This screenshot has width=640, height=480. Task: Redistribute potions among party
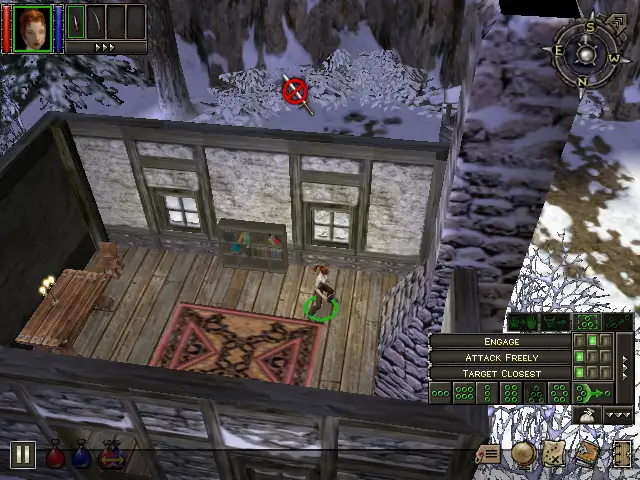coord(111,457)
